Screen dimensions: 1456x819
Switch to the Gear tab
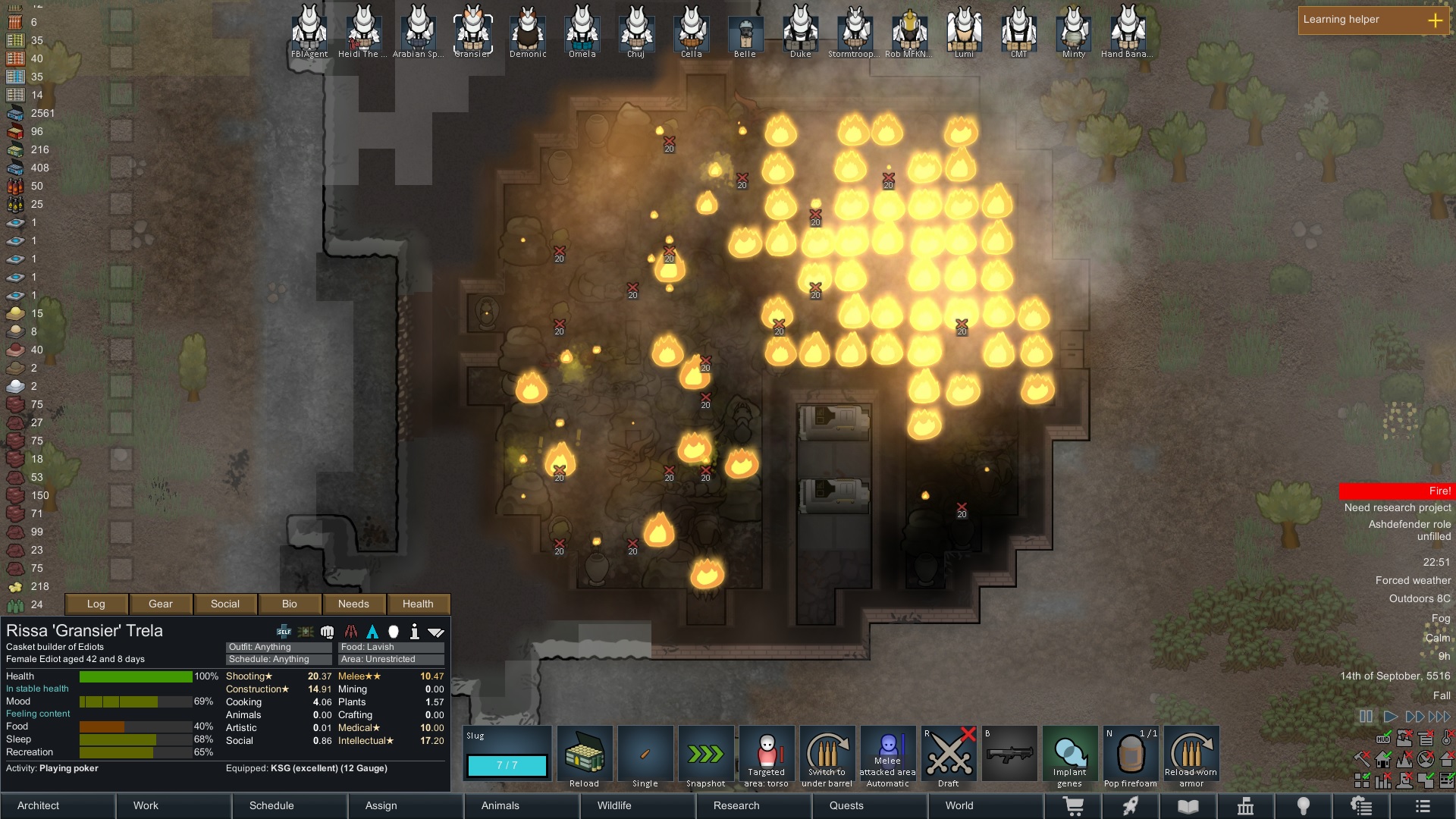point(161,604)
